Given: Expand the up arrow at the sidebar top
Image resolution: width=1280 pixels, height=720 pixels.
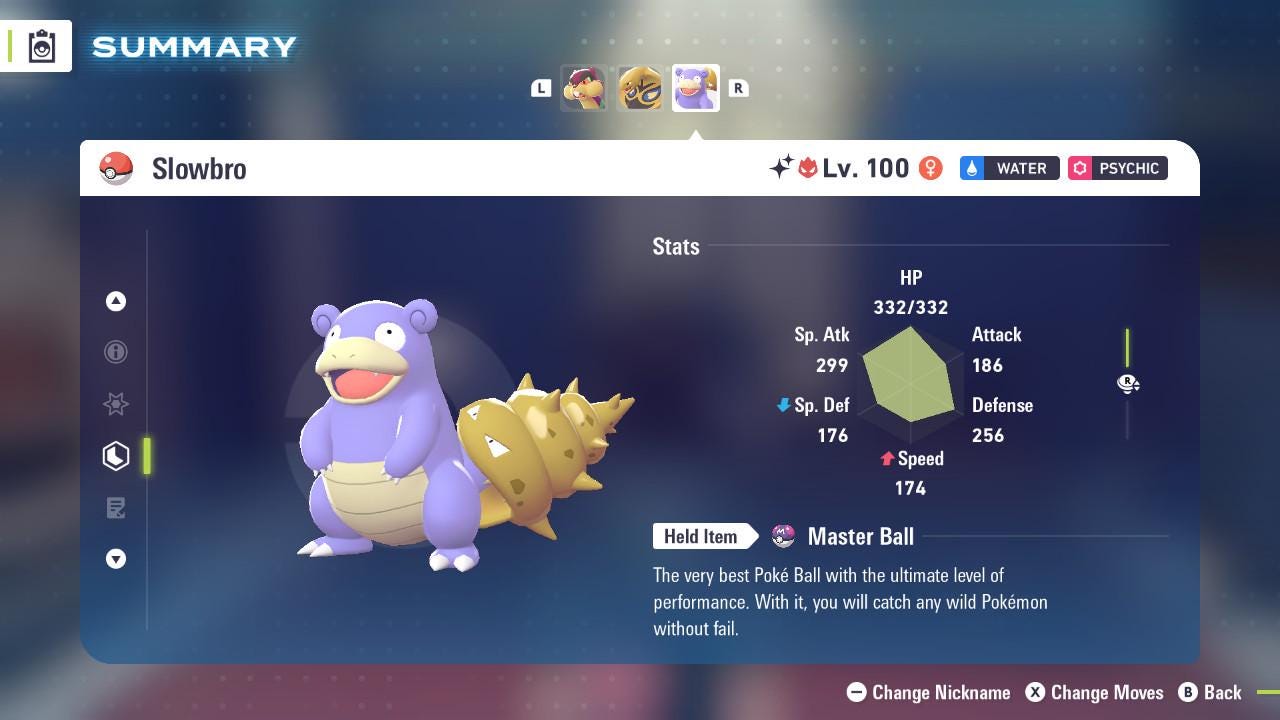Looking at the screenshot, I should (x=116, y=301).
